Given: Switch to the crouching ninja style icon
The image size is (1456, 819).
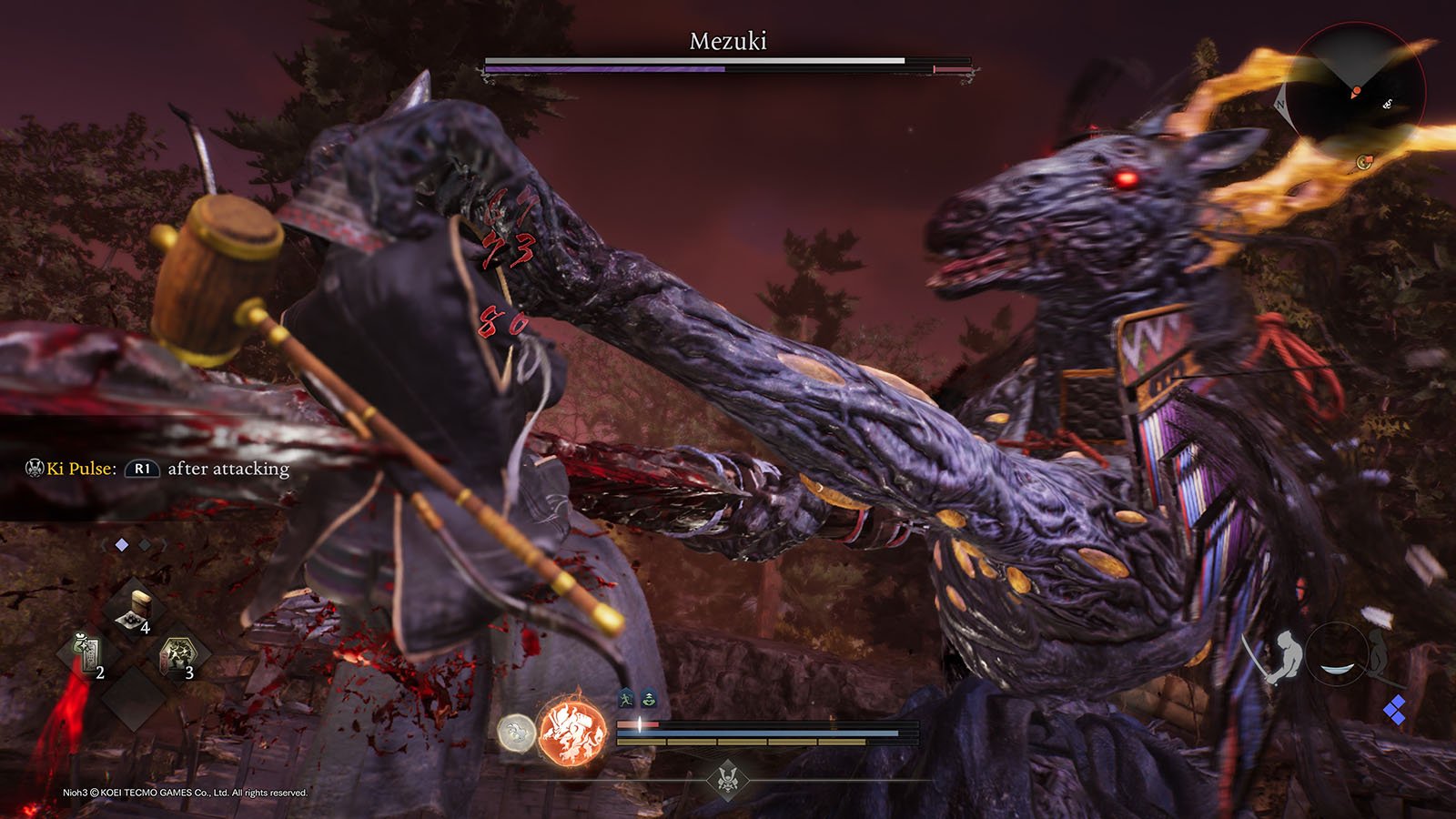Looking at the screenshot, I should (1380, 653).
